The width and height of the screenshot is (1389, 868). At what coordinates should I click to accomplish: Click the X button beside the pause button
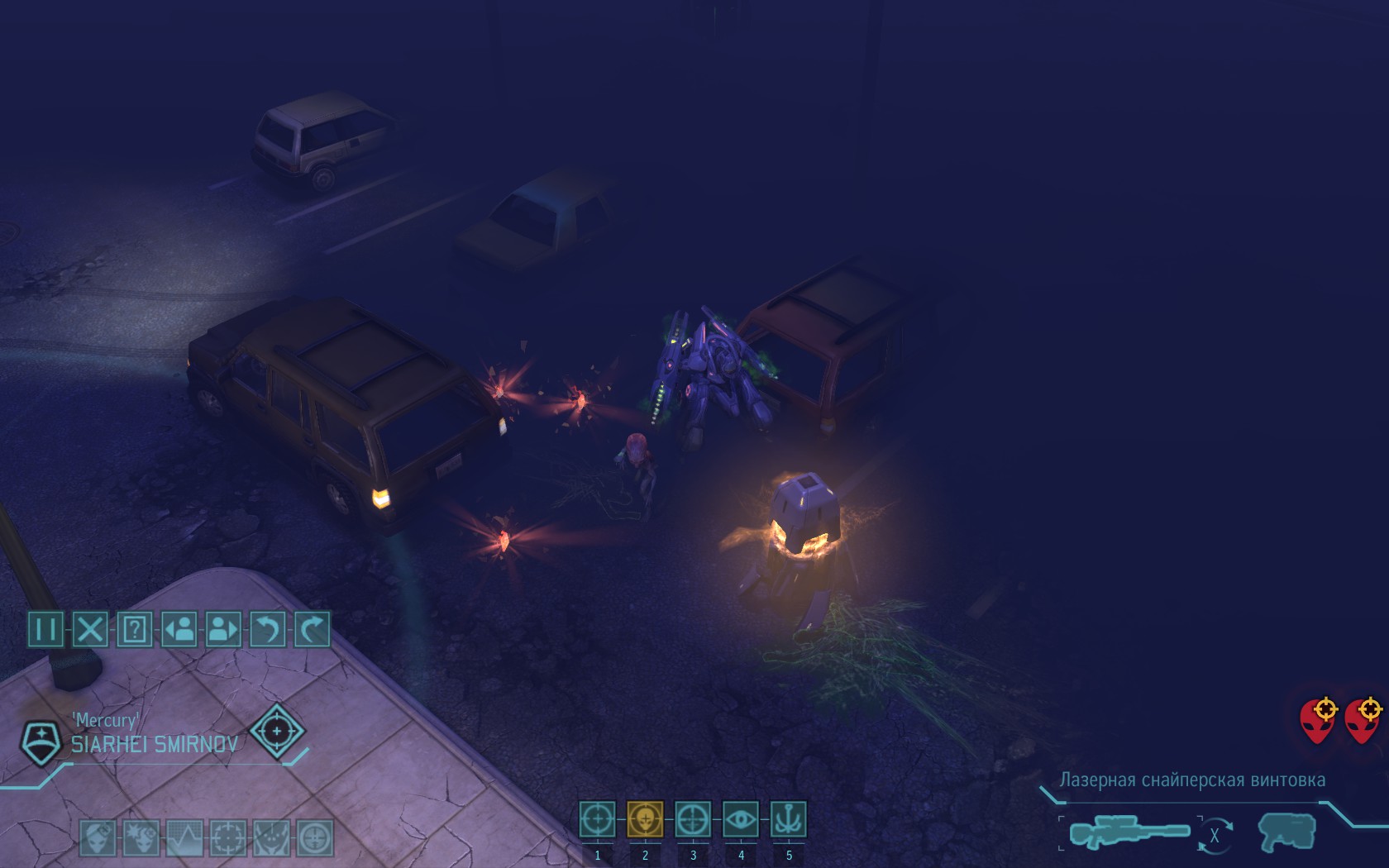point(90,630)
